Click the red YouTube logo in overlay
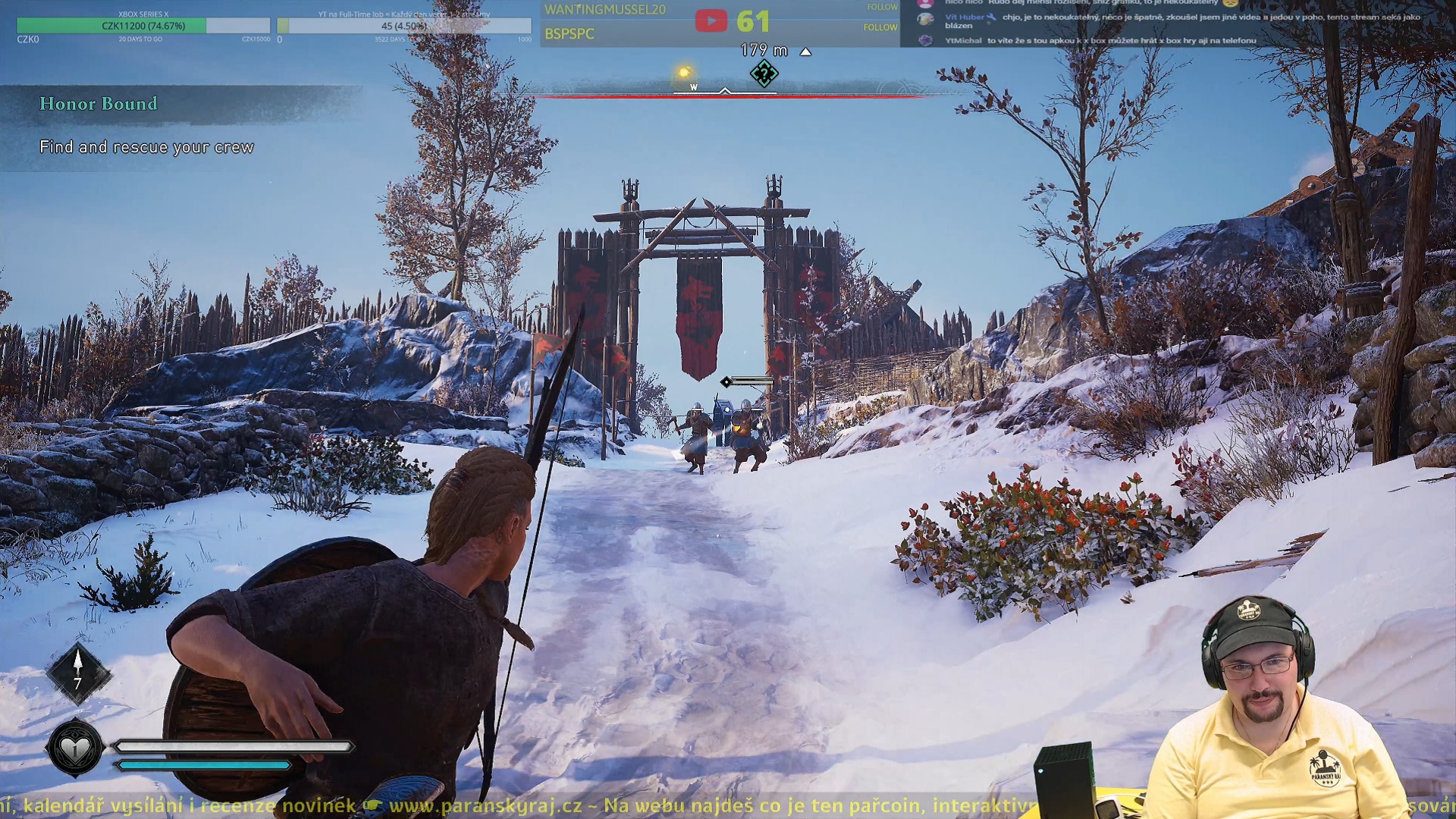 click(x=711, y=21)
